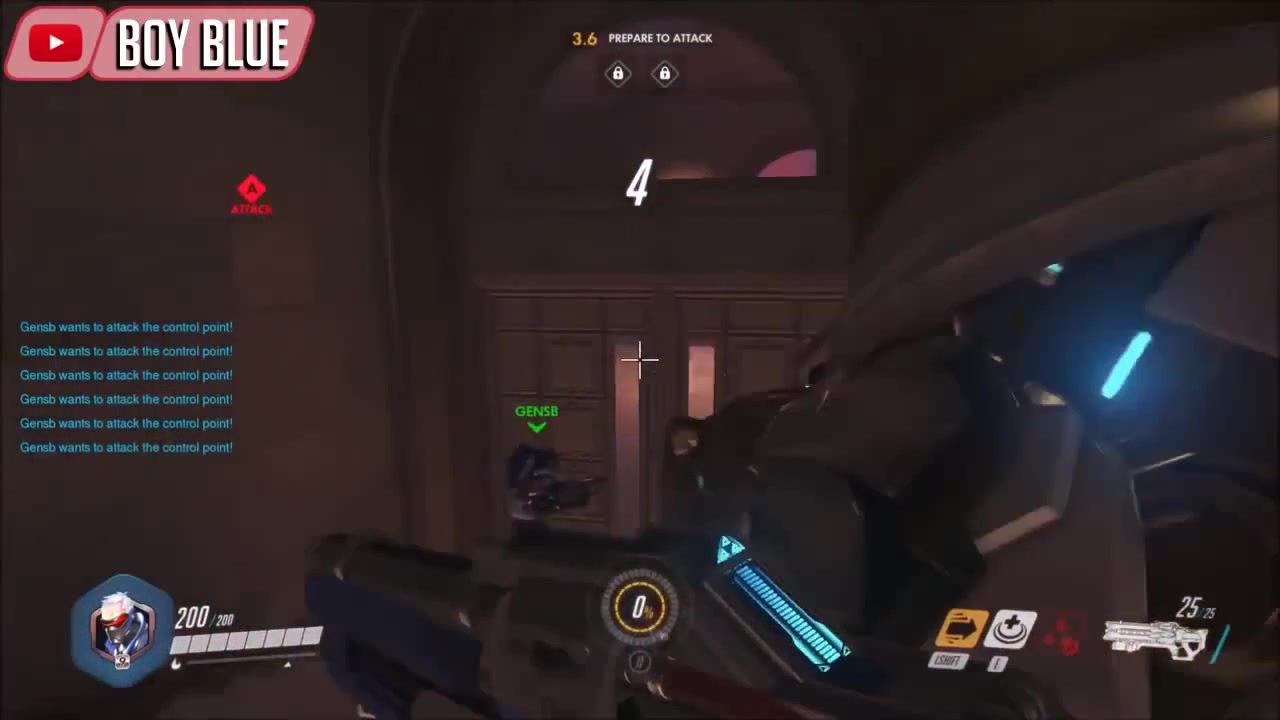This screenshot has width=1280, height=720.
Task: Click the right locked point marker
Action: coord(664,73)
